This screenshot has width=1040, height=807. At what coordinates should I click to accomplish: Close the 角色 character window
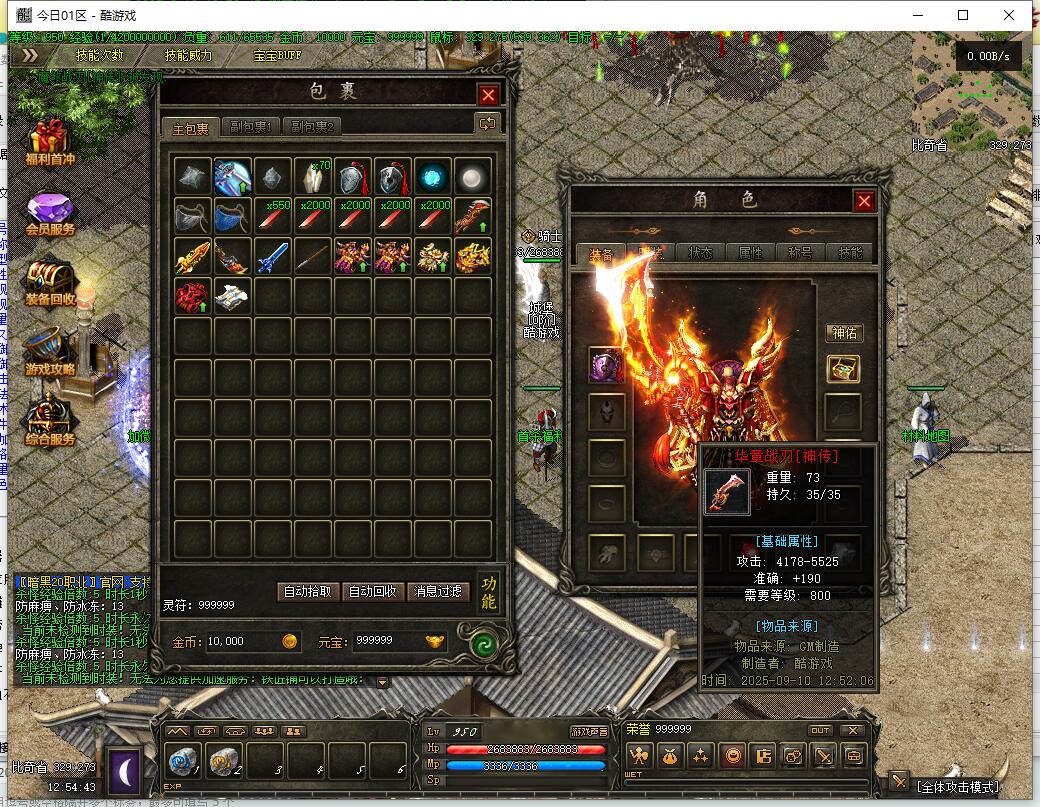pyautogui.click(x=864, y=201)
